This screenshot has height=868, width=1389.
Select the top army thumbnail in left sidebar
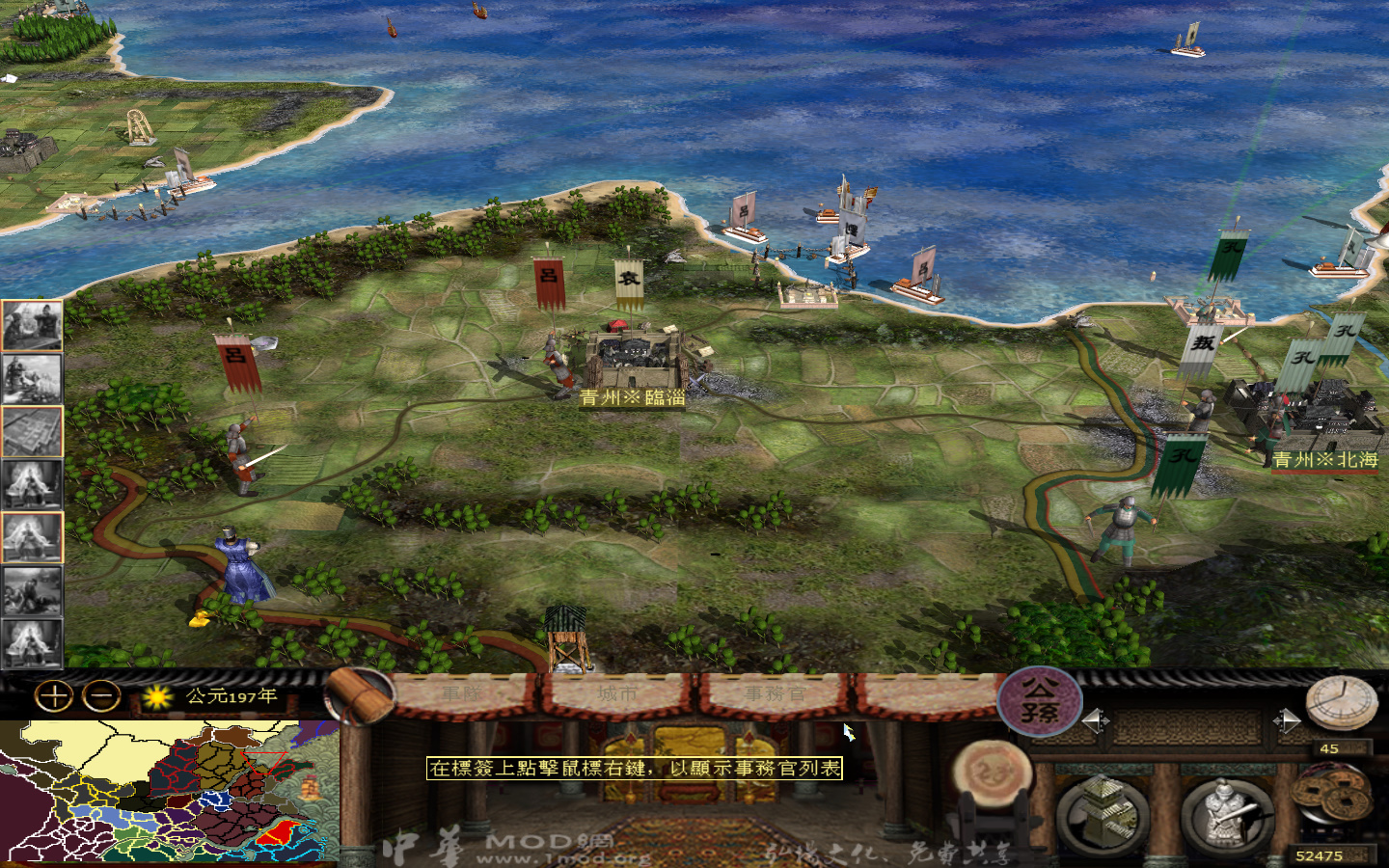(32, 323)
